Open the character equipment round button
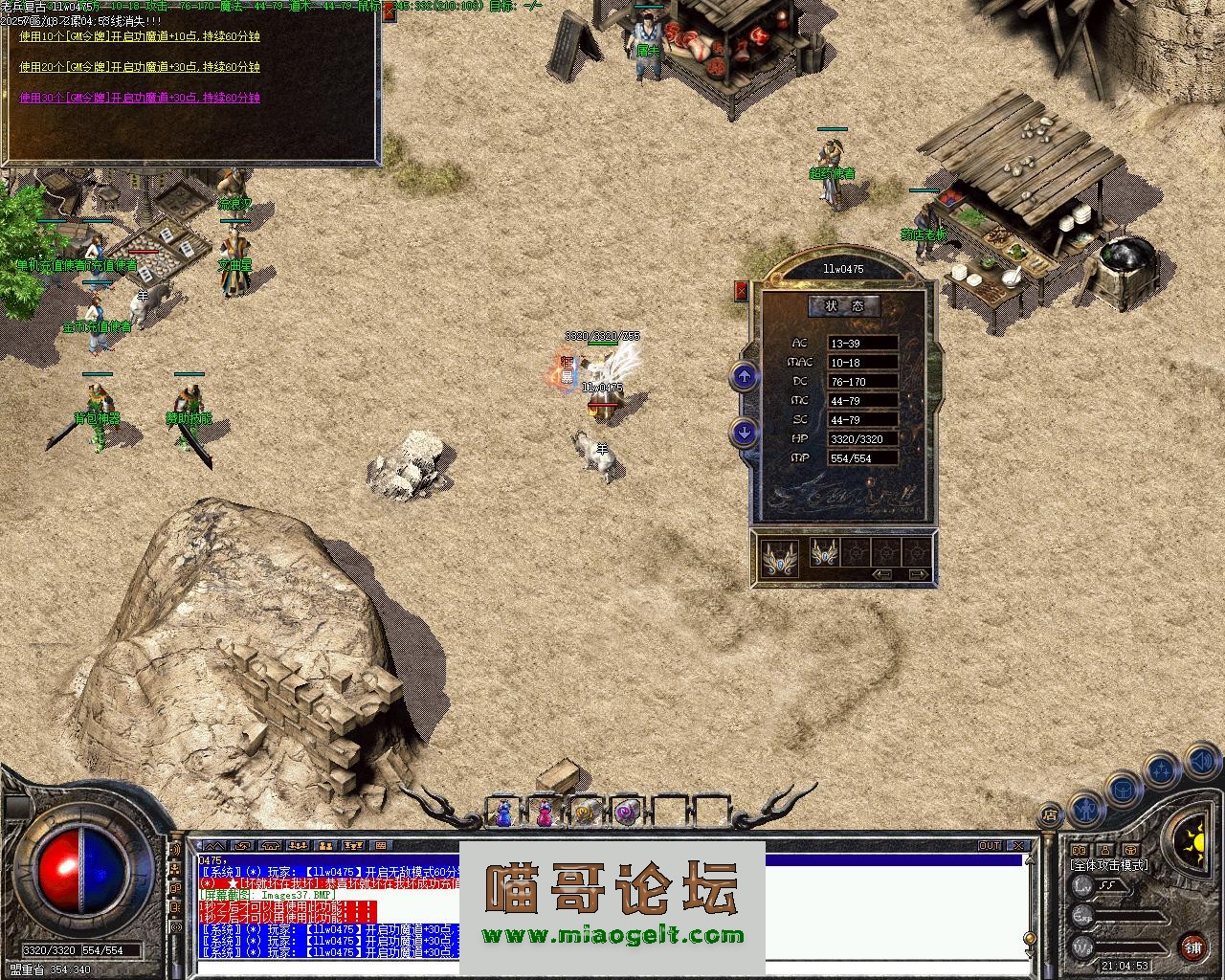Viewport: 1225px width, 980px height. (x=1083, y=811)
